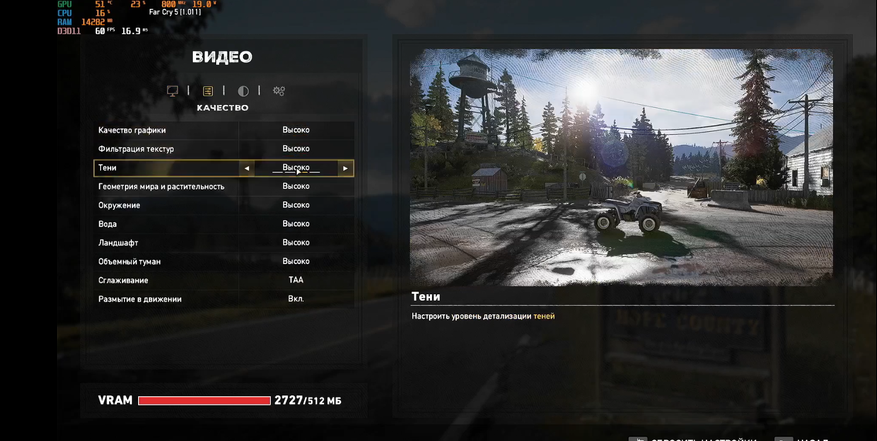Choose the Ландшафт setting row

224,242
